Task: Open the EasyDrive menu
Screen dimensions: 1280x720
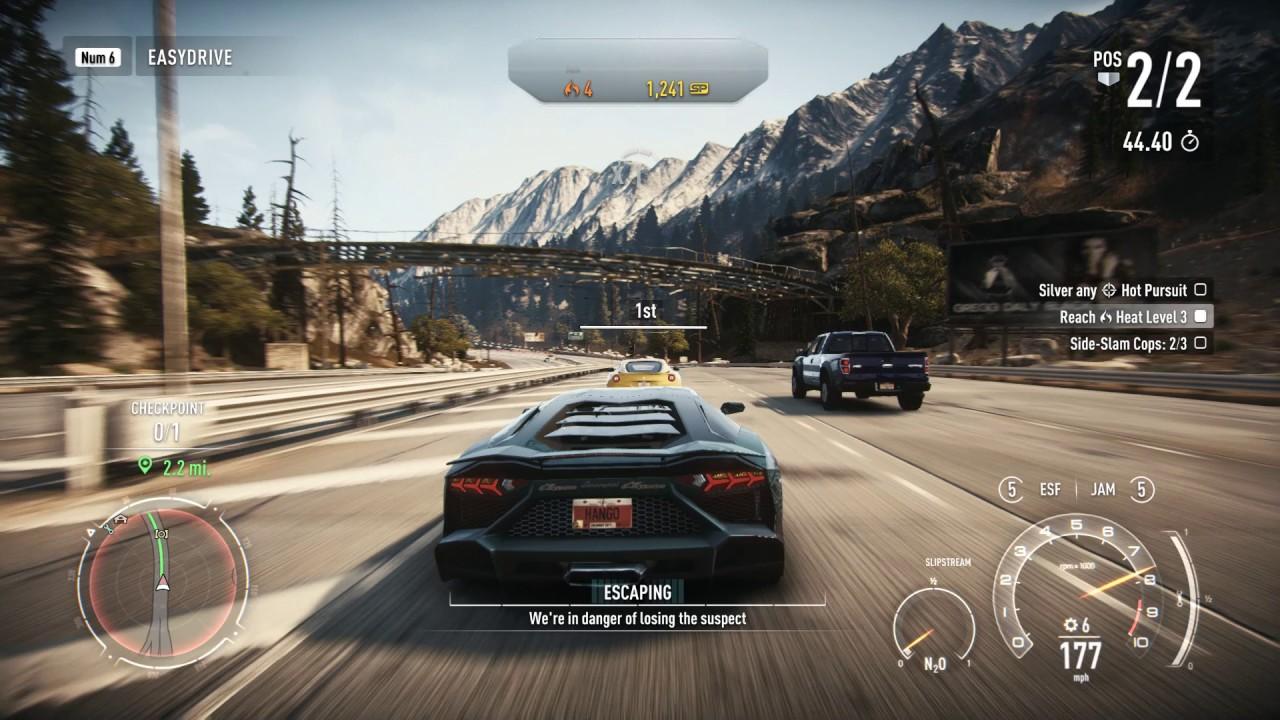Action: click(189, 57)
